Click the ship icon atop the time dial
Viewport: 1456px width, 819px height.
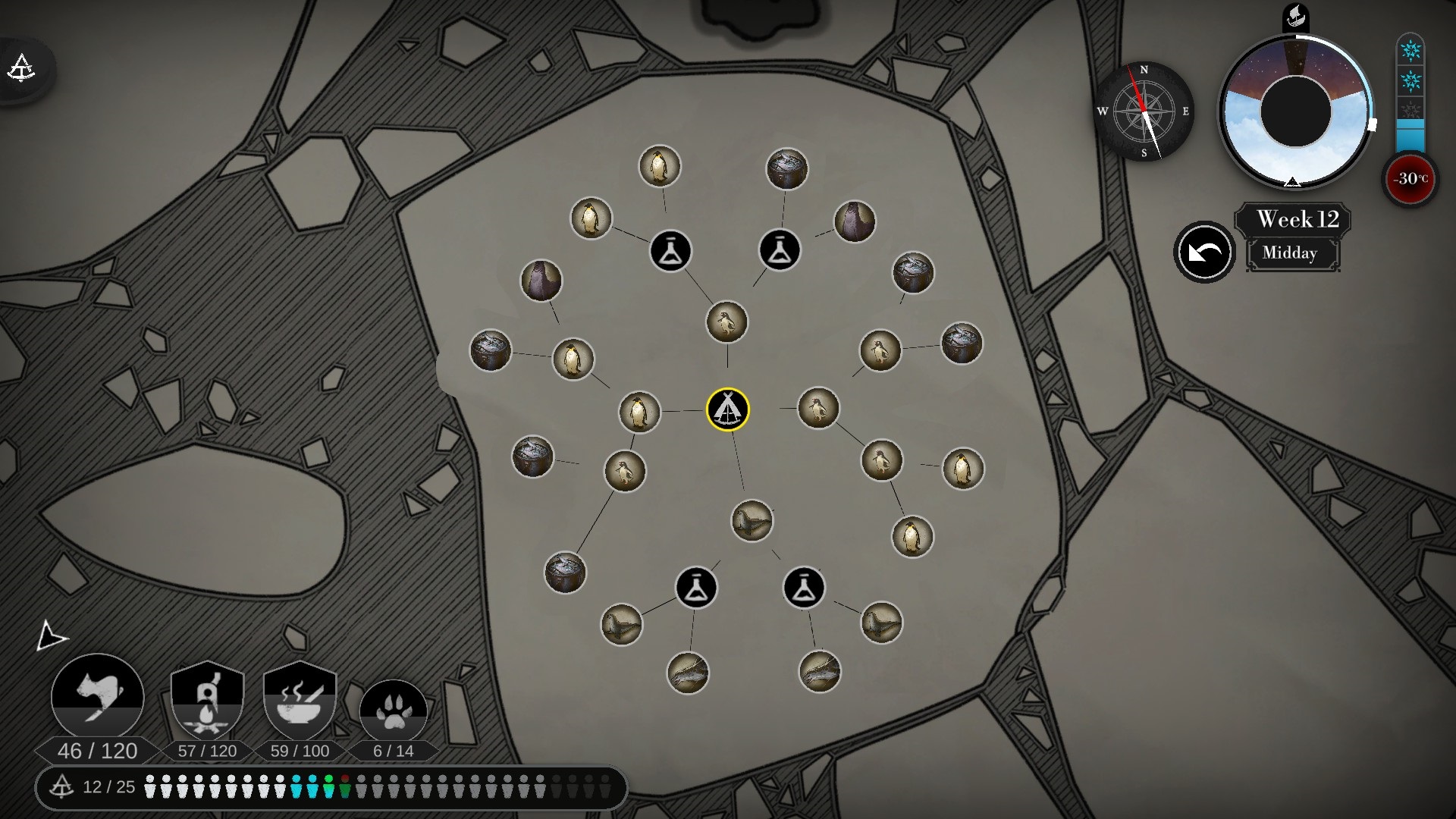(1295, 17)
